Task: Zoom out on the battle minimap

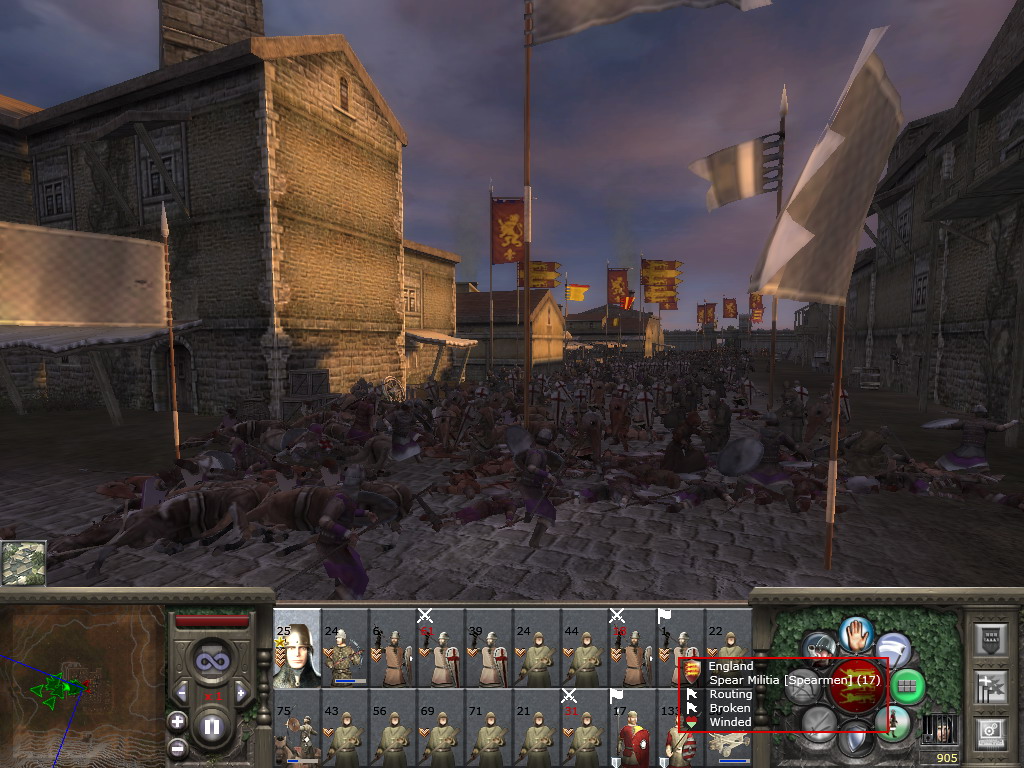Action: pyautogui.click(x=177, y=747)
